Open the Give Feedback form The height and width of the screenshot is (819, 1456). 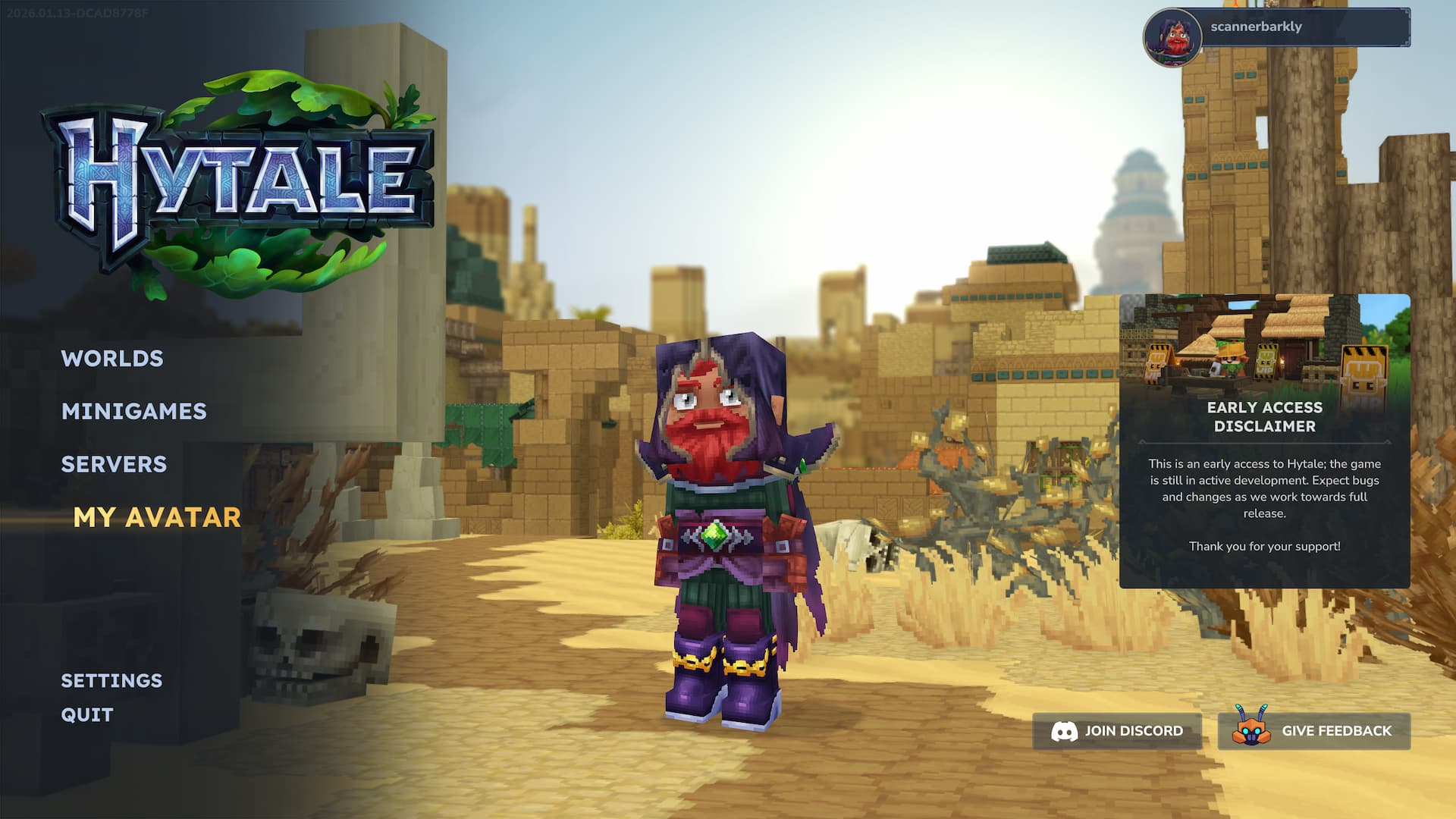(x=1314, y=731)
